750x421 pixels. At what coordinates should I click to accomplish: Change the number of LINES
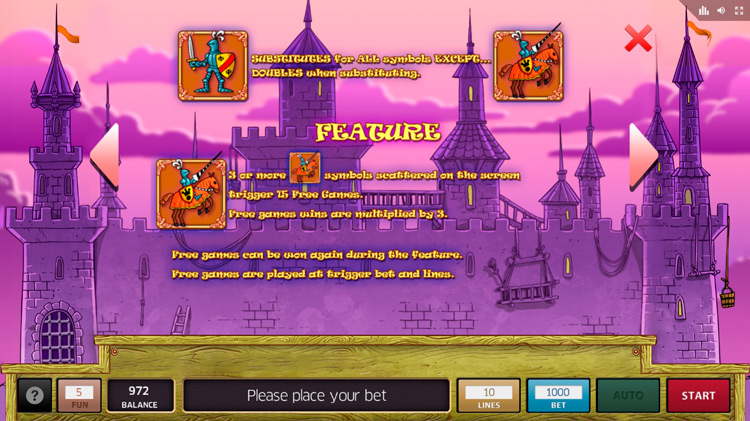tap(488, 395)
